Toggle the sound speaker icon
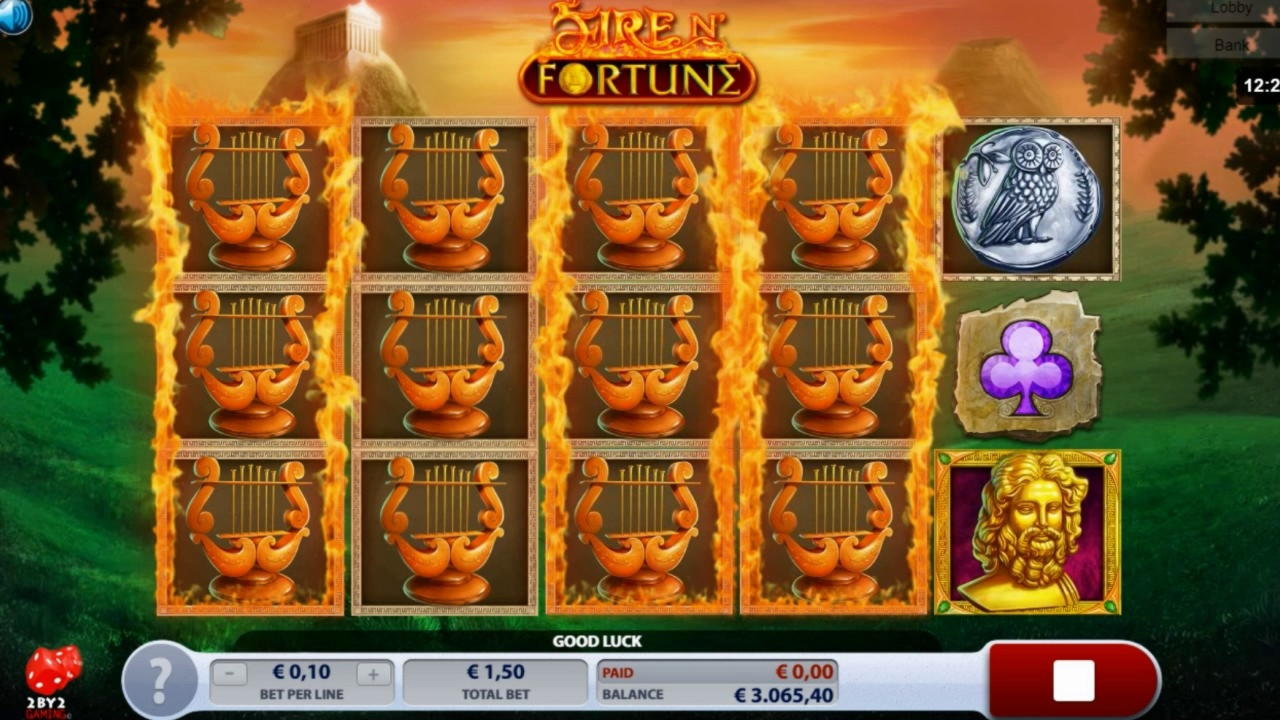This screenshot has width=1280, height=720. point(14,14)
